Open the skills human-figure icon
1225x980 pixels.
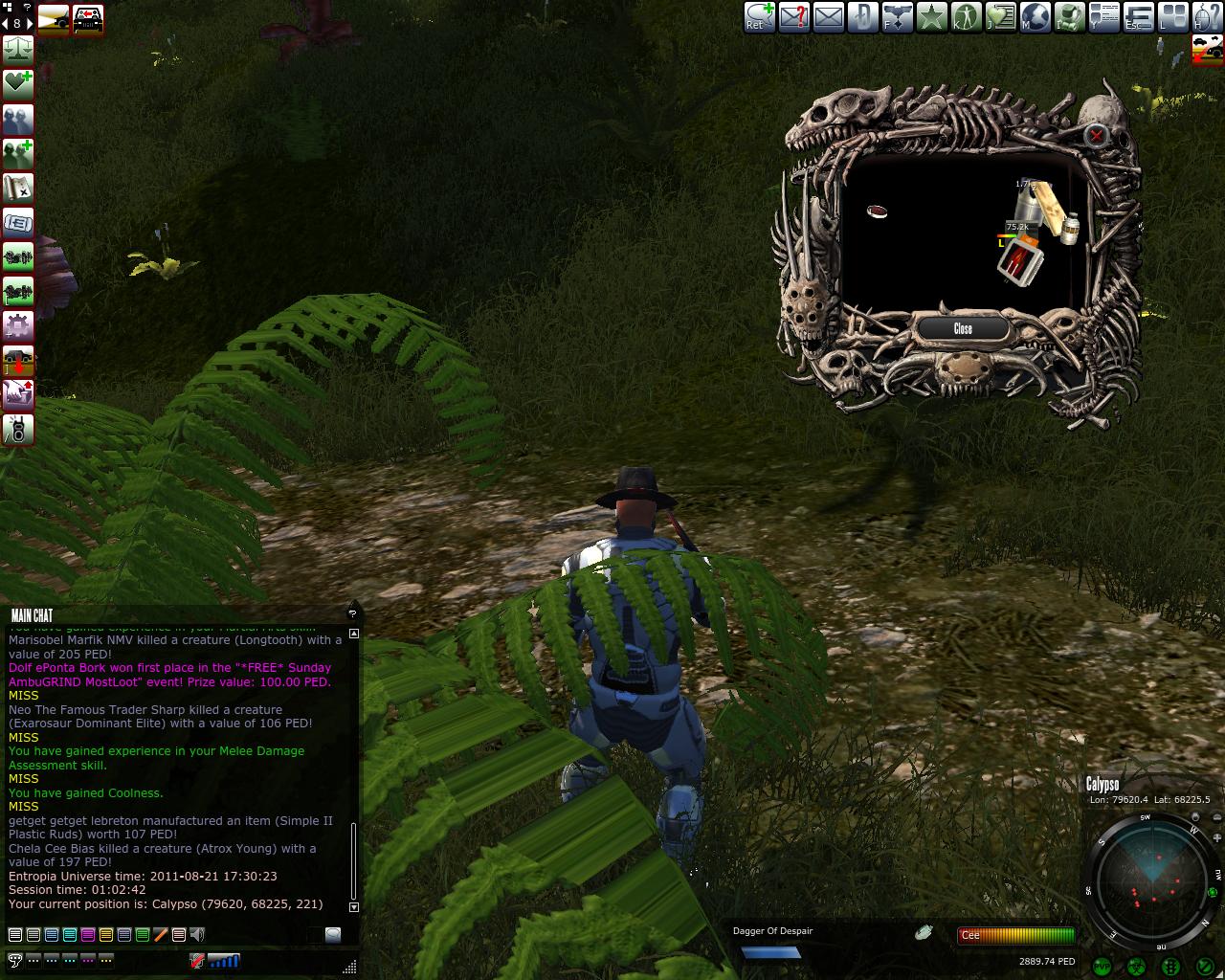click(x=967, y=16)
